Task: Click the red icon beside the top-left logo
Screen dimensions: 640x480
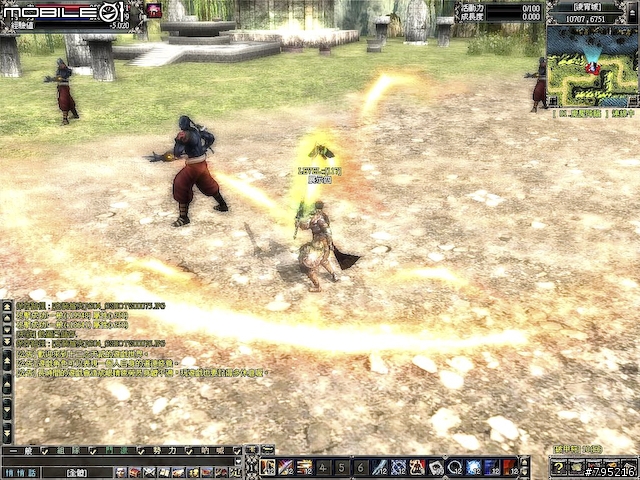Action: pos(154,10)
